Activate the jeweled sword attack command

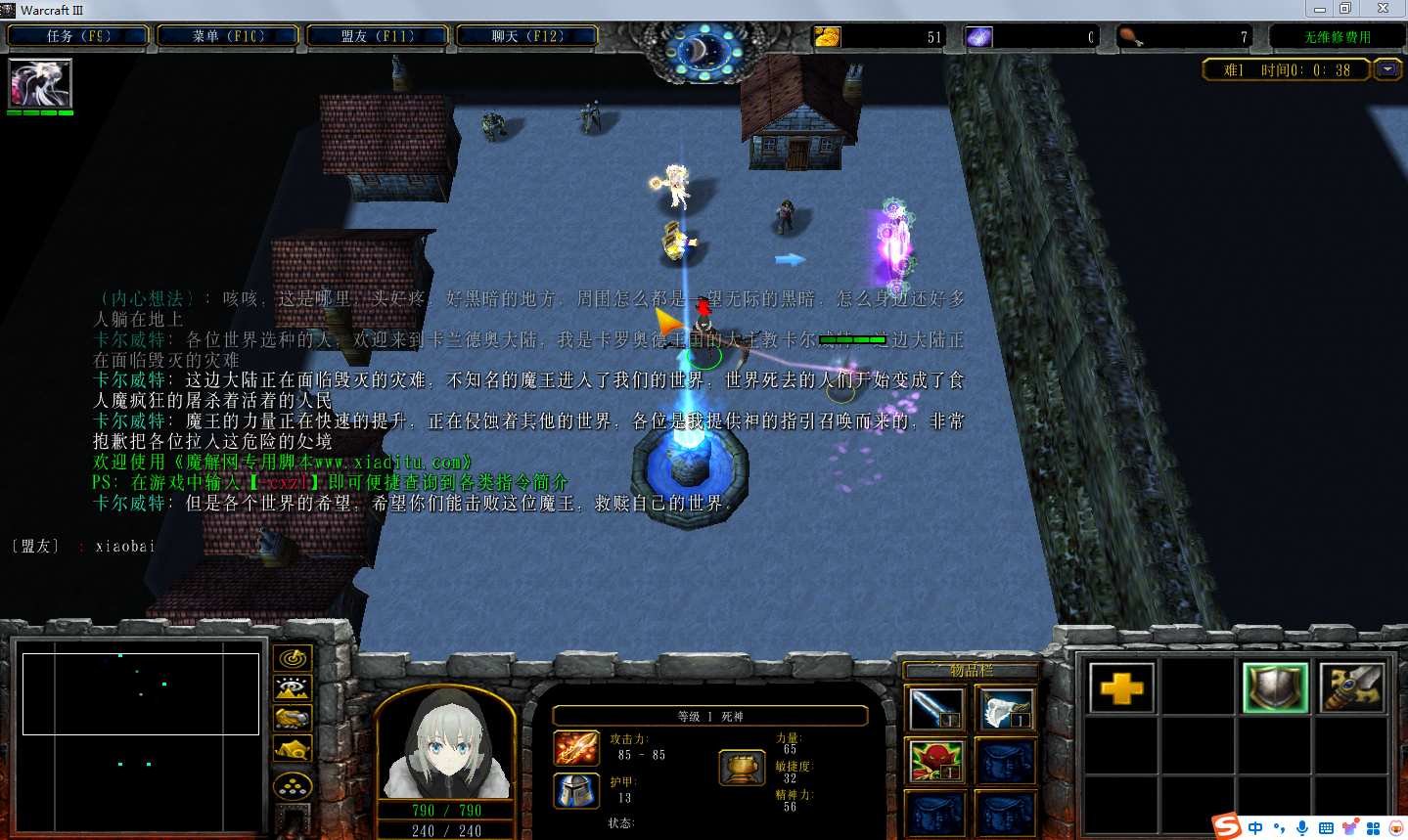[1351, 688]
